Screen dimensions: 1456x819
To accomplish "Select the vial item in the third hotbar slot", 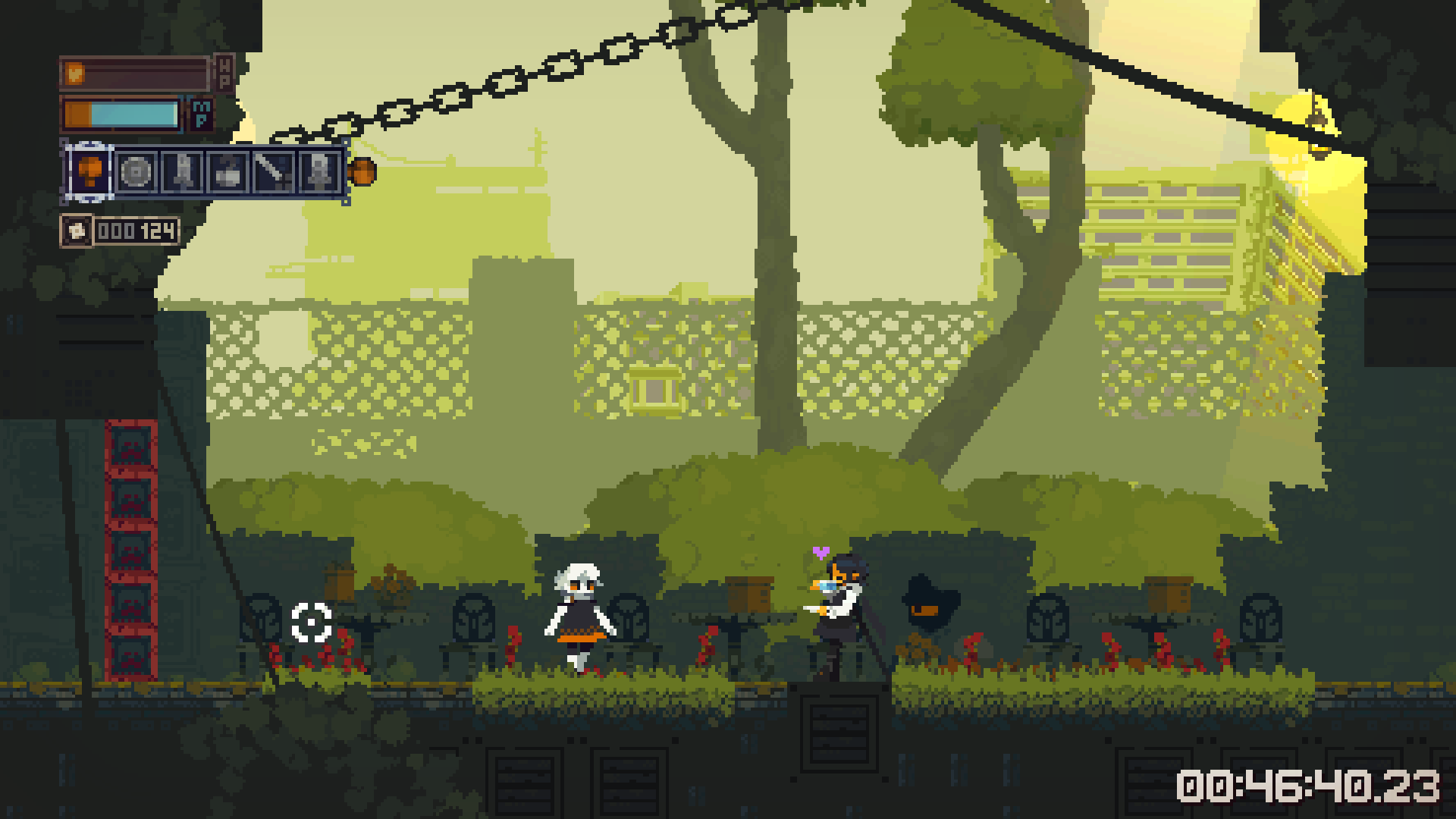I will point(184,171).
